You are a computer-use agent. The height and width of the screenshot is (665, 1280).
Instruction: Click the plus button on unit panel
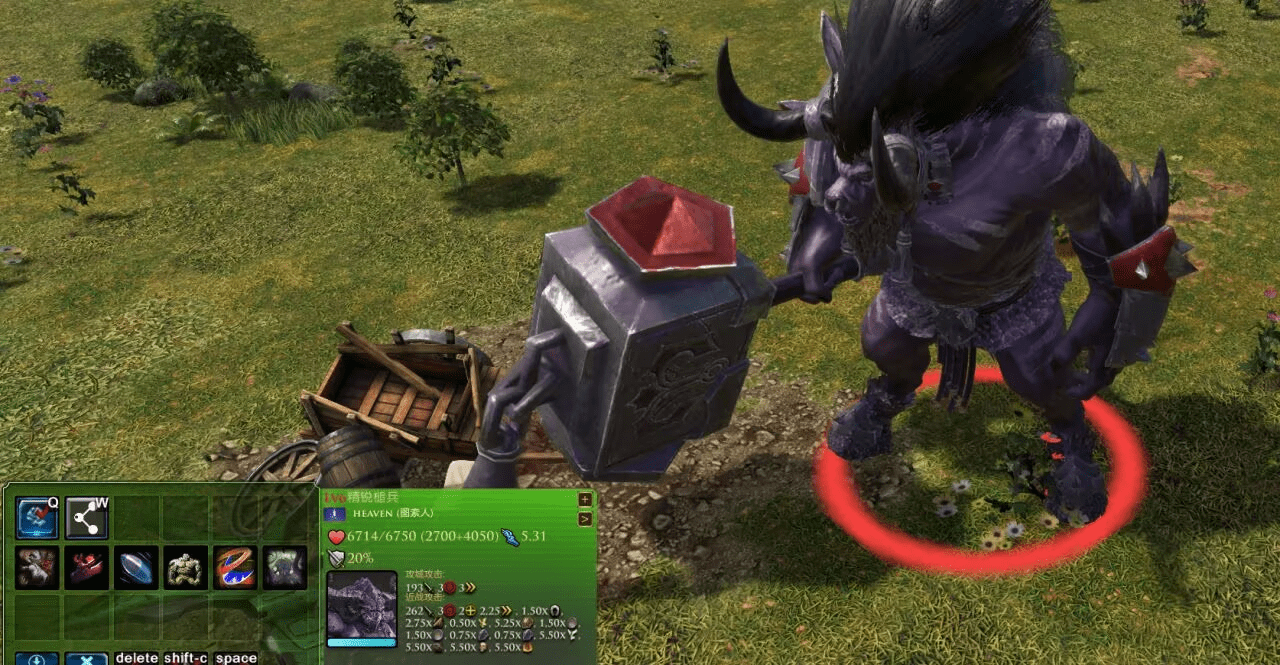(x=585, y=499)
